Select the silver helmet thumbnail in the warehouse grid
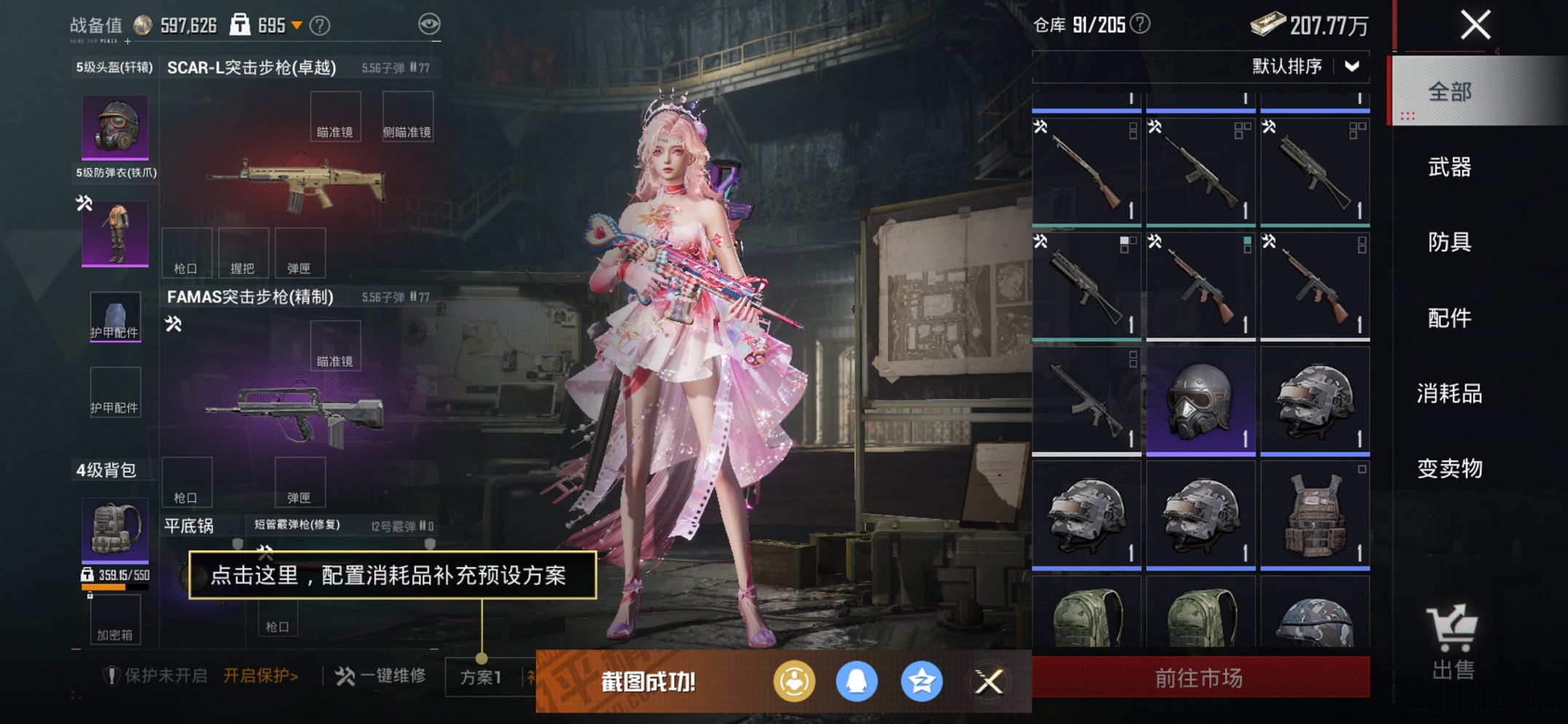 tap(1200, 400)
